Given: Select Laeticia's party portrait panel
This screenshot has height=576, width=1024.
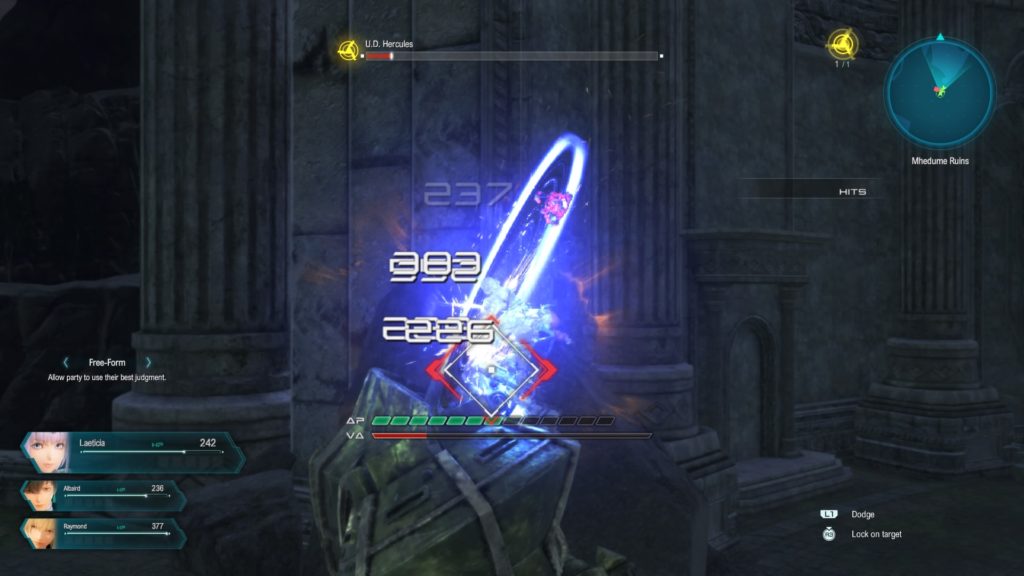Looking at the screenshot, I should click(130, 452).
